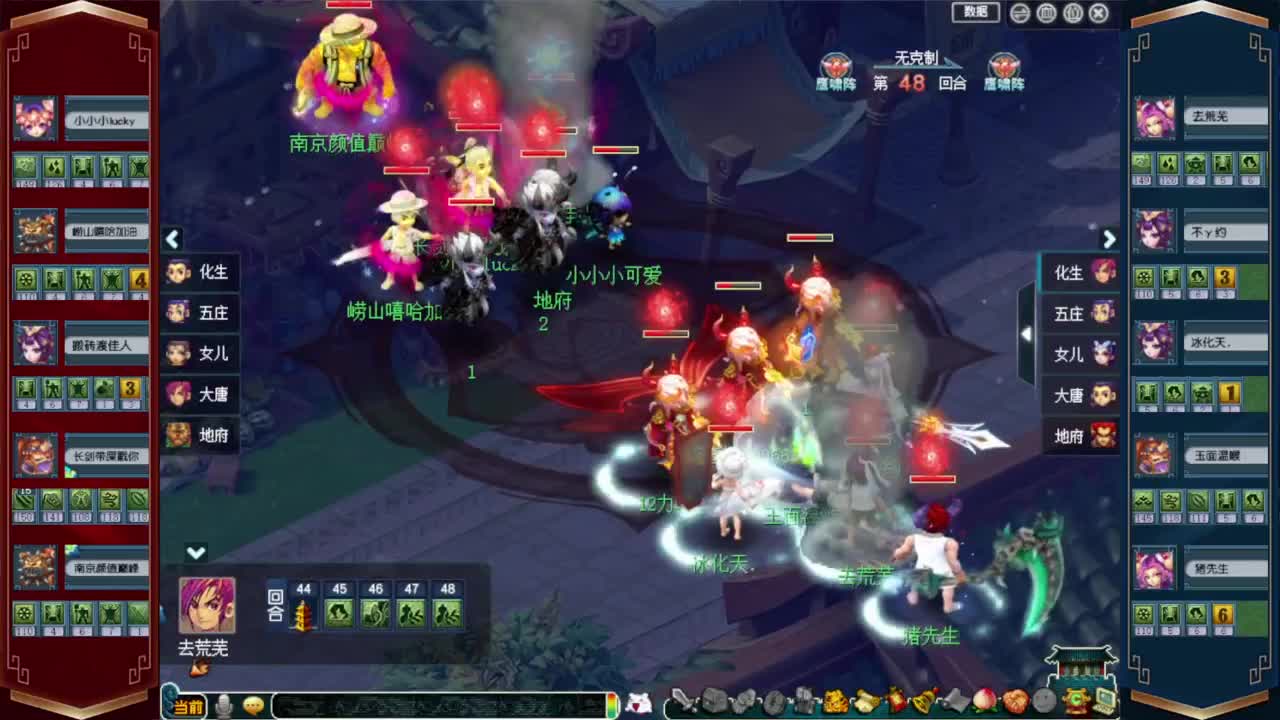This screenshot has height=720, width=1280.
Task: Click the defend action icon beside the sword
Action: [x=713, y=703]
